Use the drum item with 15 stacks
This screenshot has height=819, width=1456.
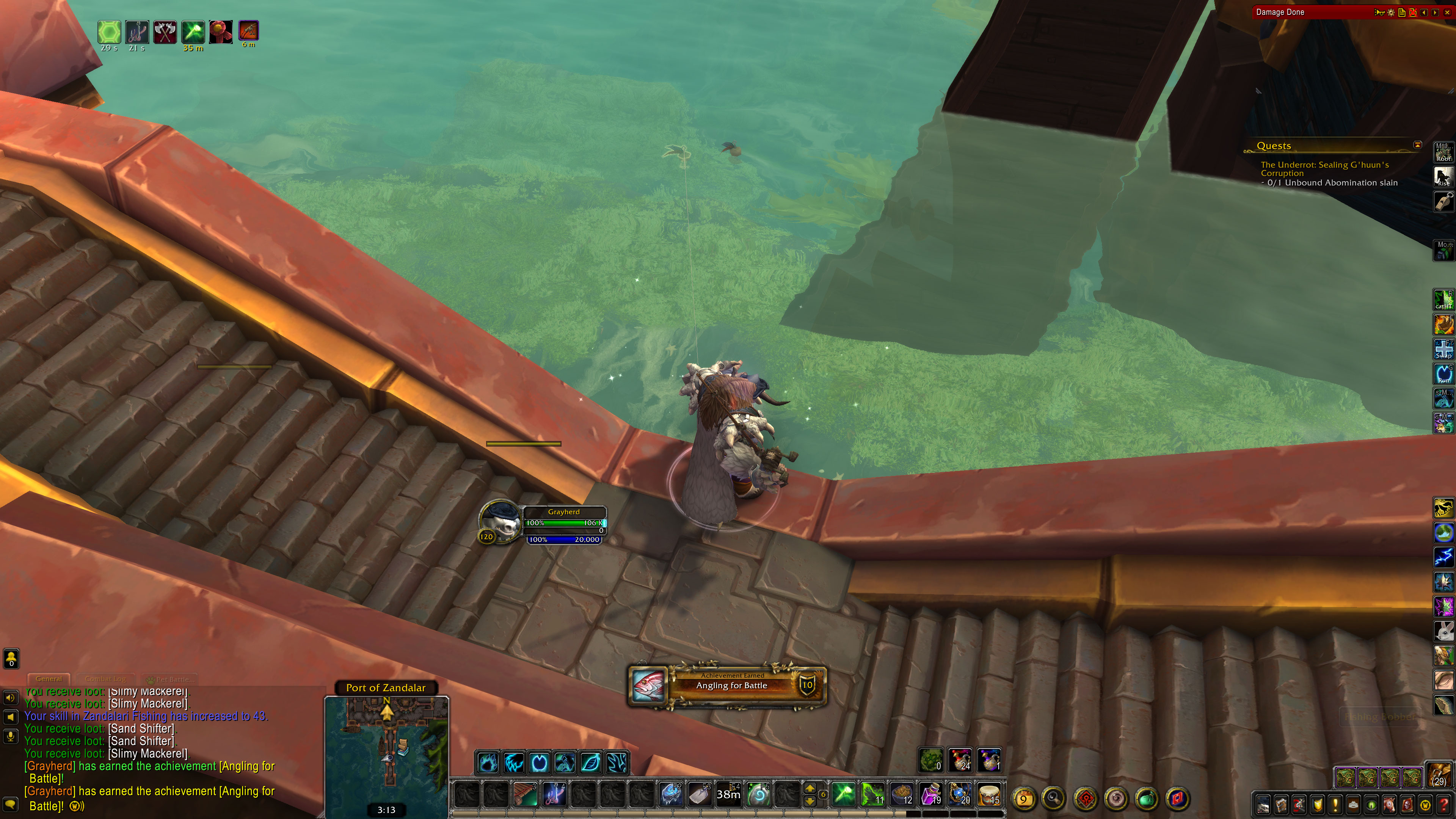[x=989, y=794]
